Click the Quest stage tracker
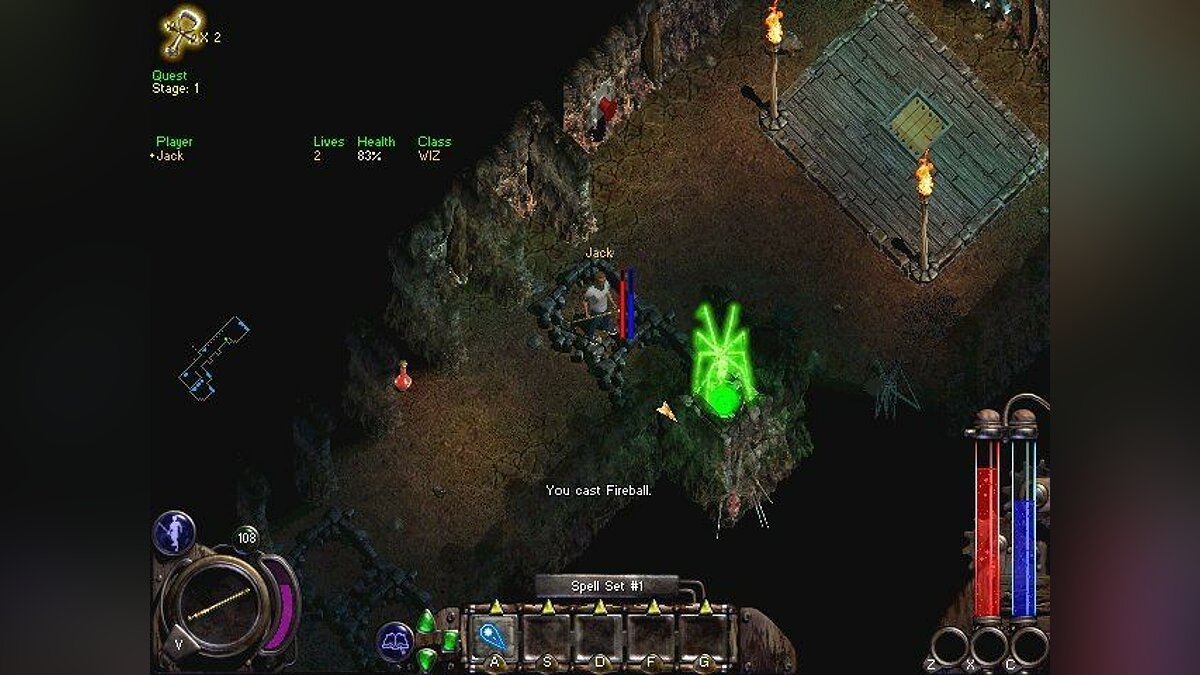1200x675 pixels. [x=176, y=82]
